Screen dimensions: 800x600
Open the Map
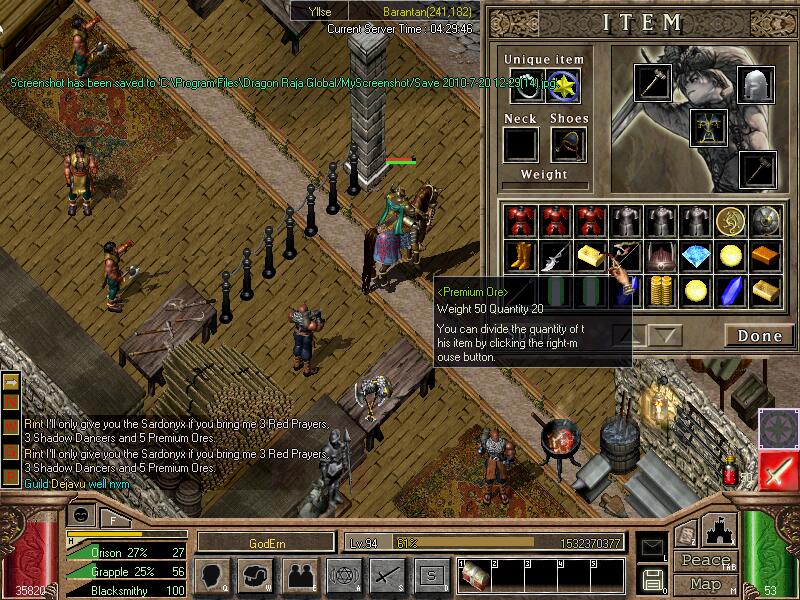704,584
